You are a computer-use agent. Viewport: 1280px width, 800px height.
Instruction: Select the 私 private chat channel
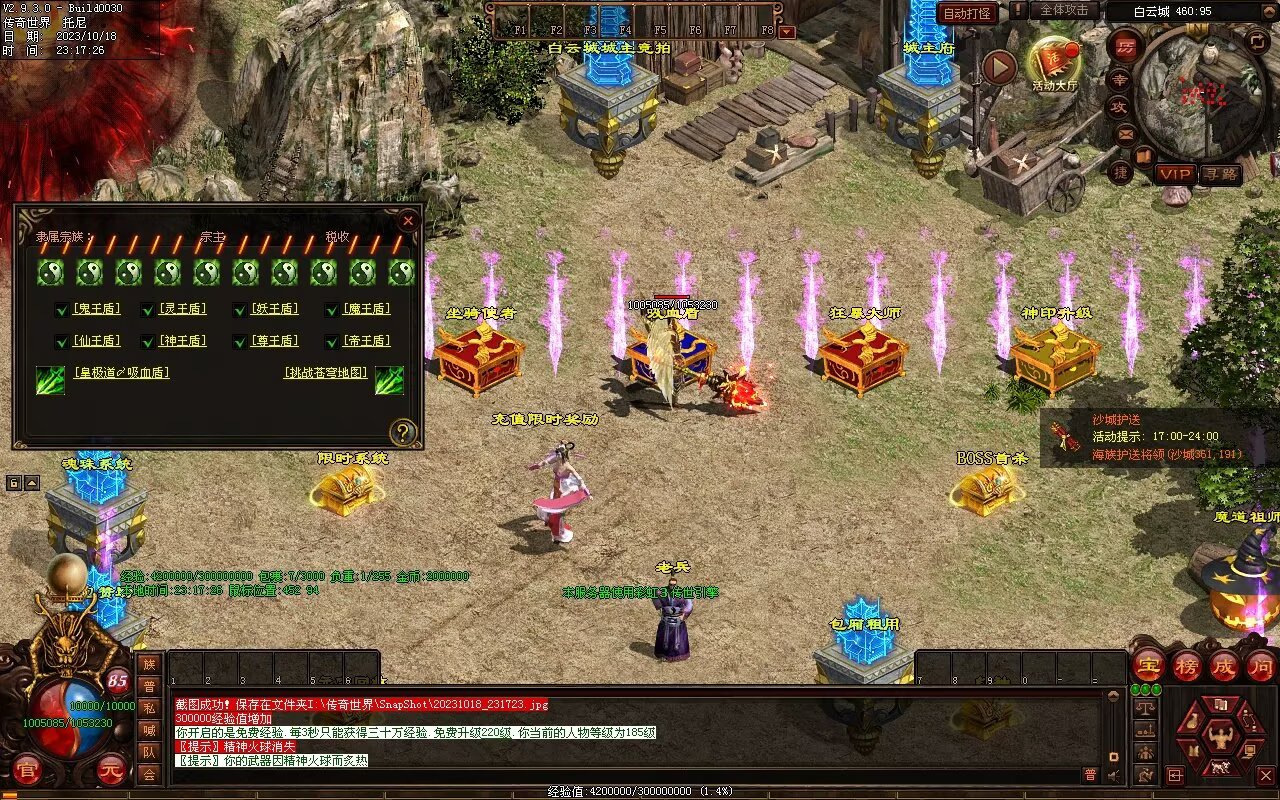149,708
